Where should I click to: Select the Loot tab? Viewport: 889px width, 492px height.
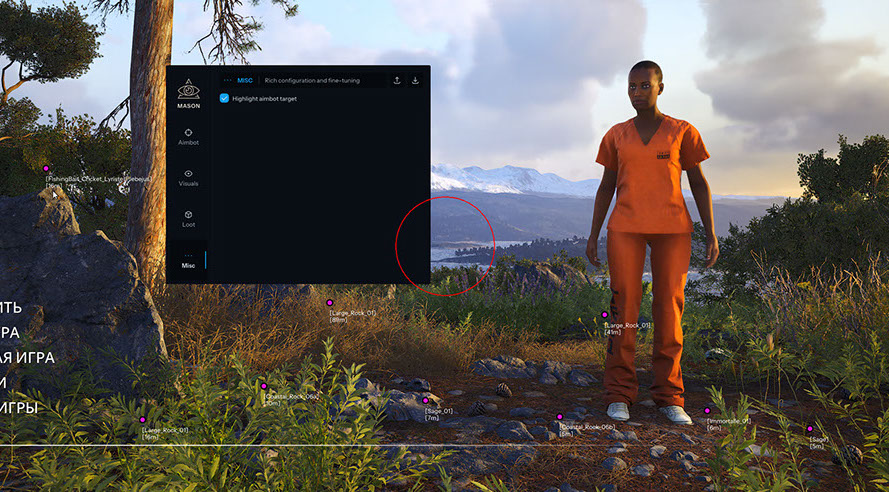pyautogui.click(x=188, y=218)
